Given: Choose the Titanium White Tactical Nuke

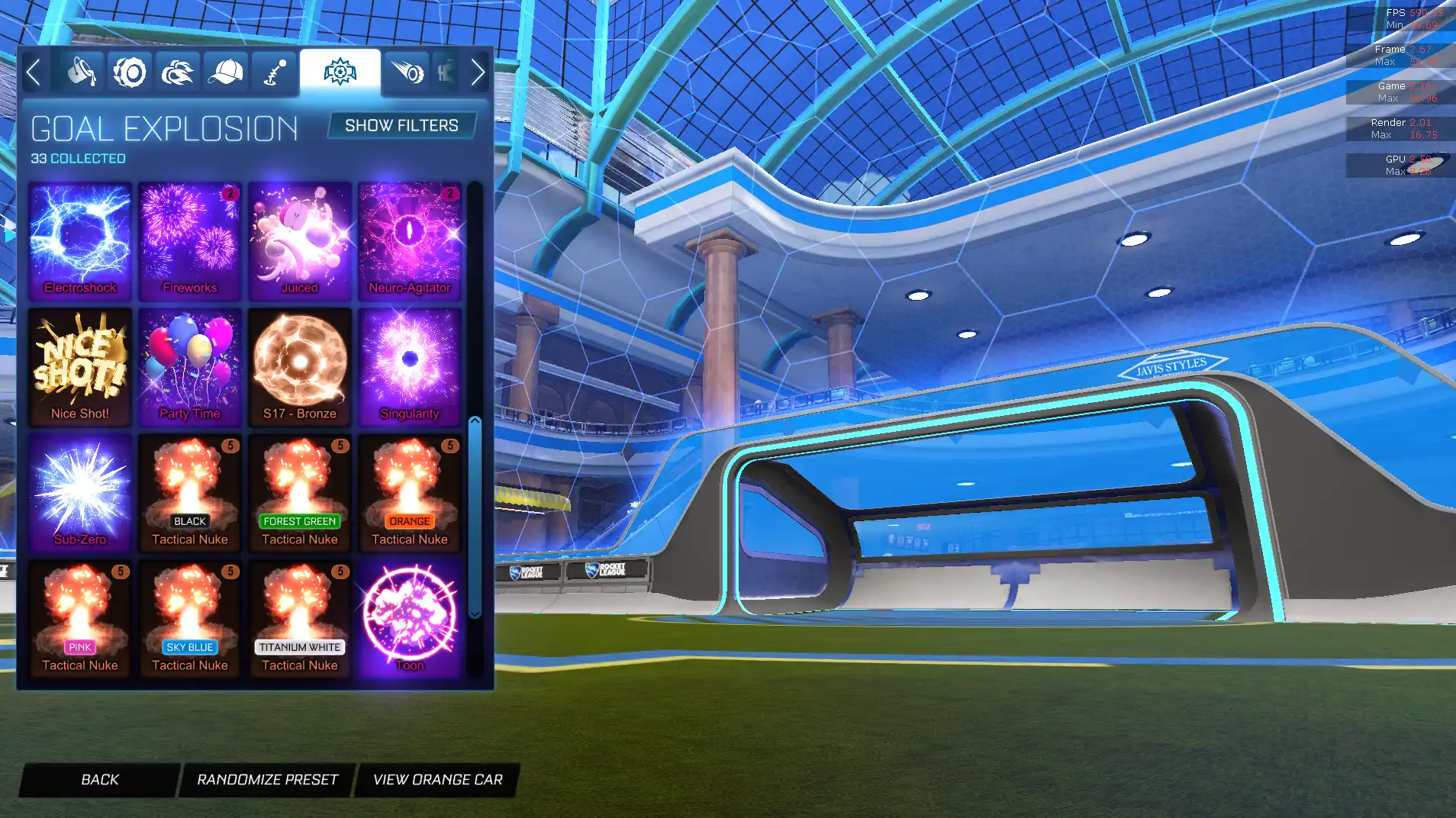Looking at the screenshot, I should coord(300,617).
